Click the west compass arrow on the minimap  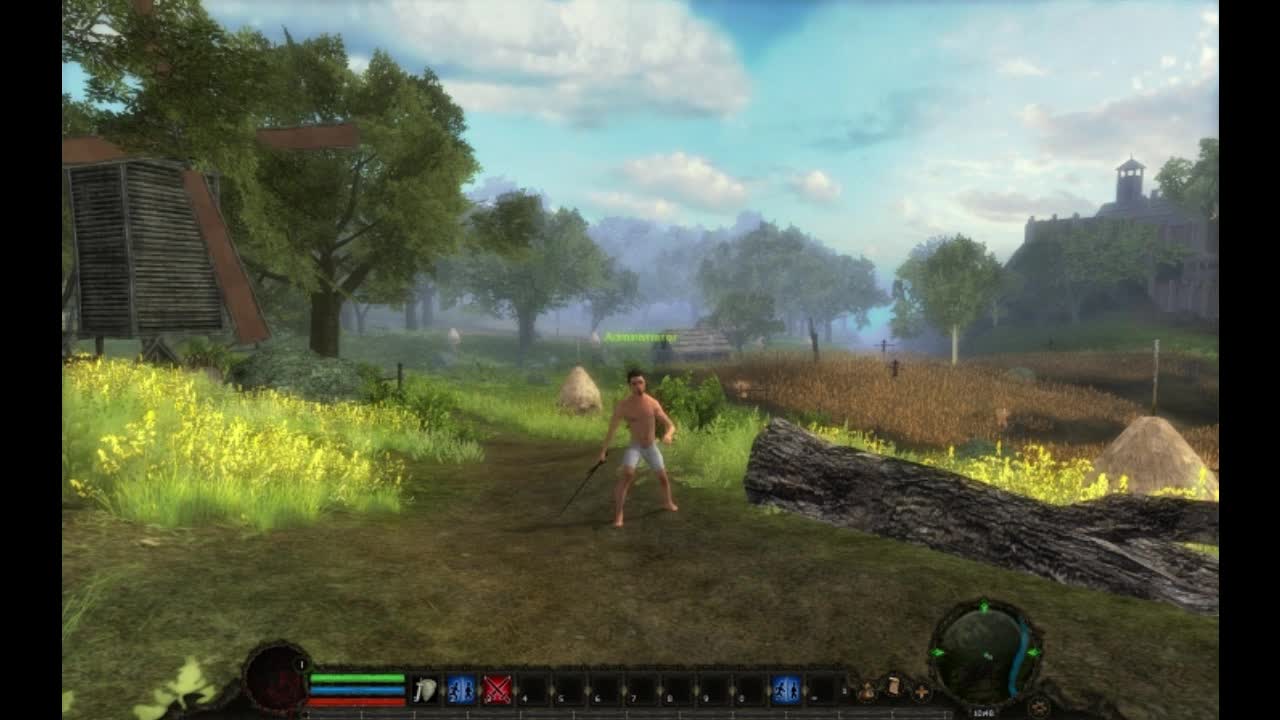point(938,652)
